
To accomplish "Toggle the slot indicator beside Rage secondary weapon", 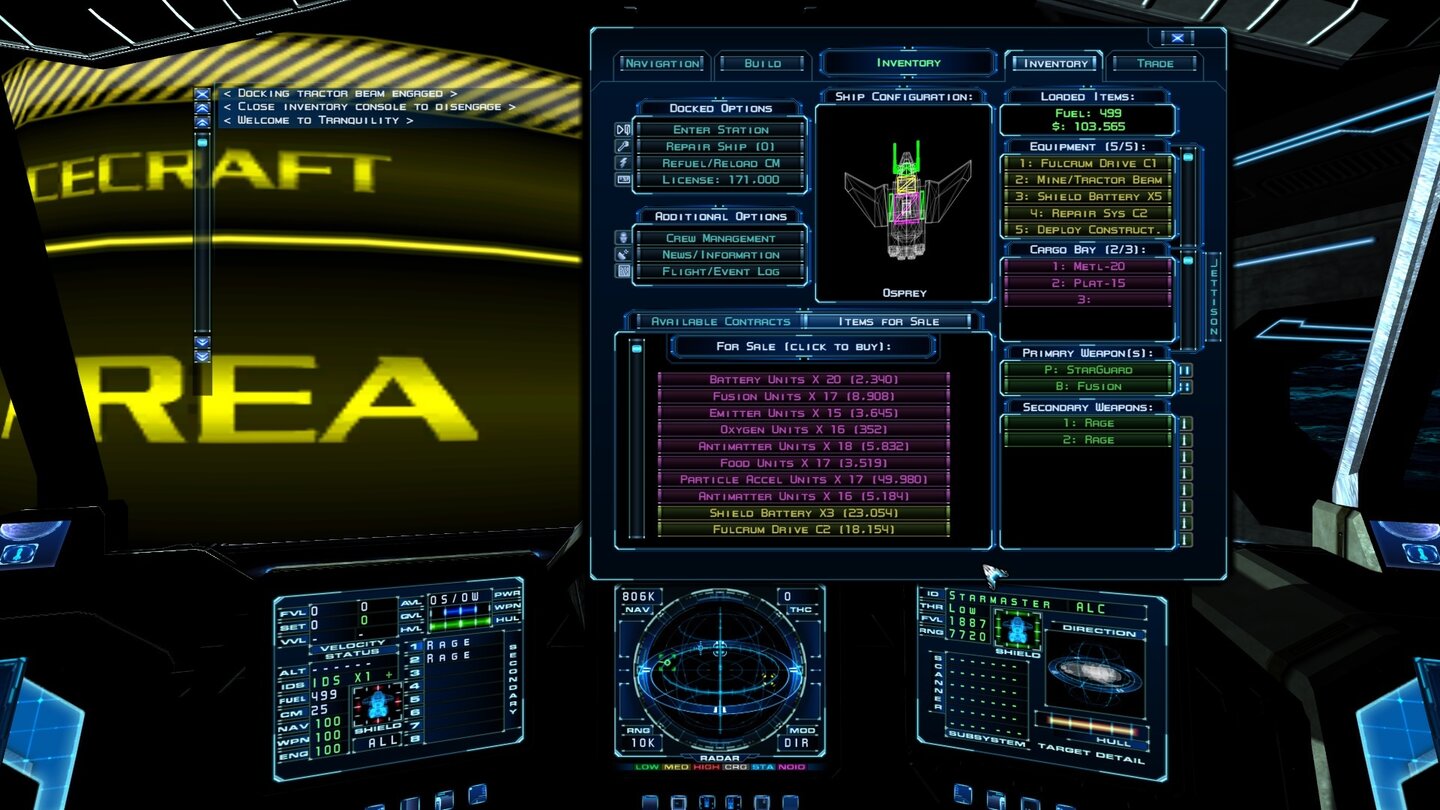I will pyautogui.click(x=1187, y=423).
